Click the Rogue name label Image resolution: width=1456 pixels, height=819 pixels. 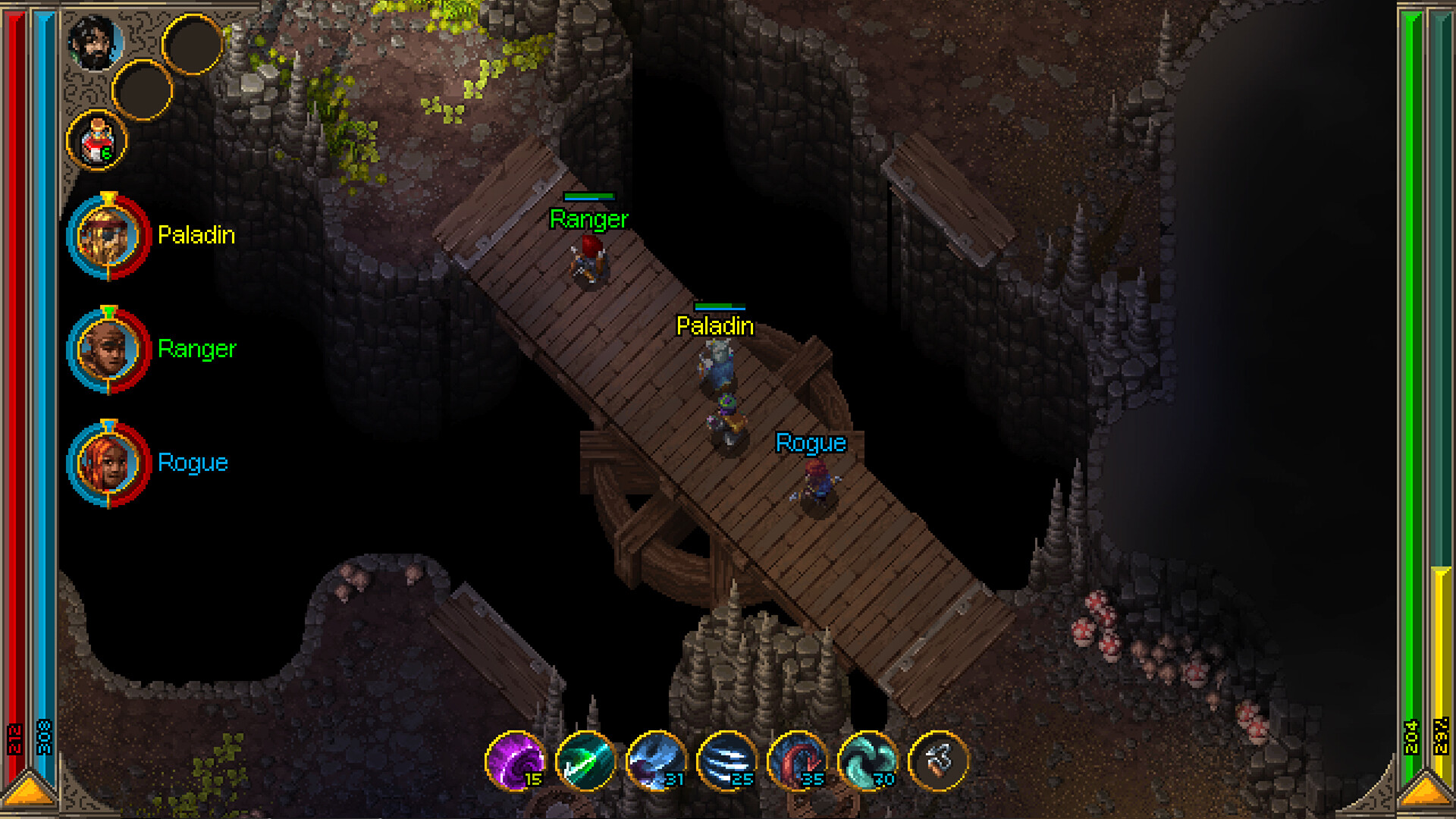[192, 463]
